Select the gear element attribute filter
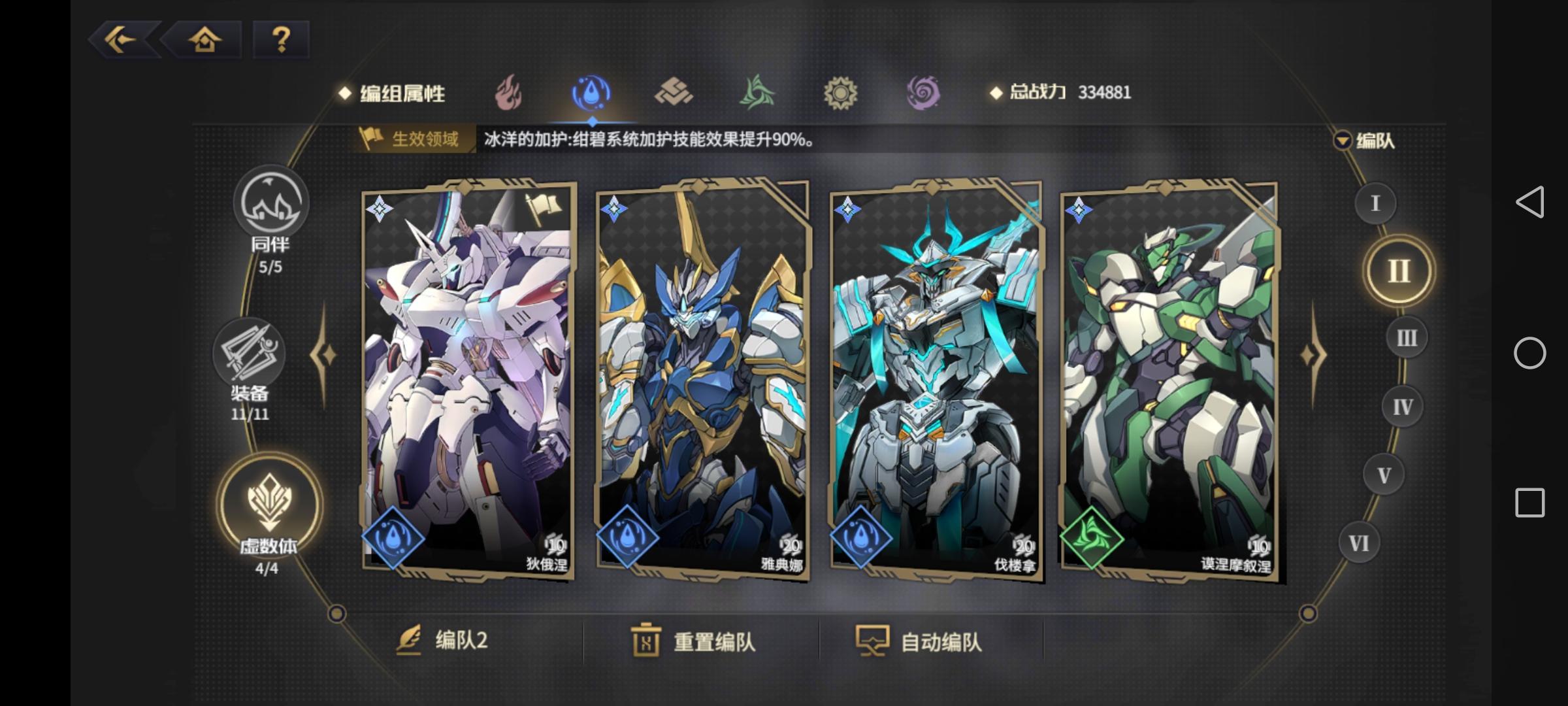This screenshot has height=706, width=1568. (841, 93)
